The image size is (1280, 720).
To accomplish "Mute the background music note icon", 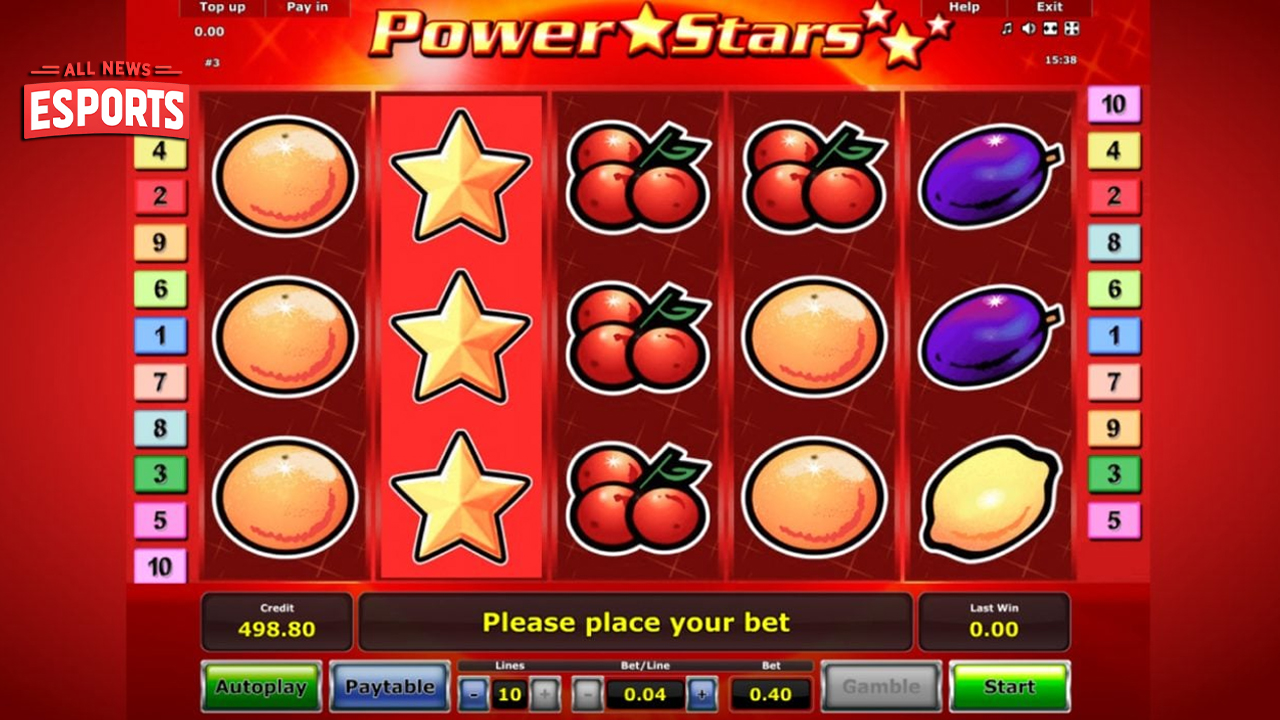I will [1007, 27].
